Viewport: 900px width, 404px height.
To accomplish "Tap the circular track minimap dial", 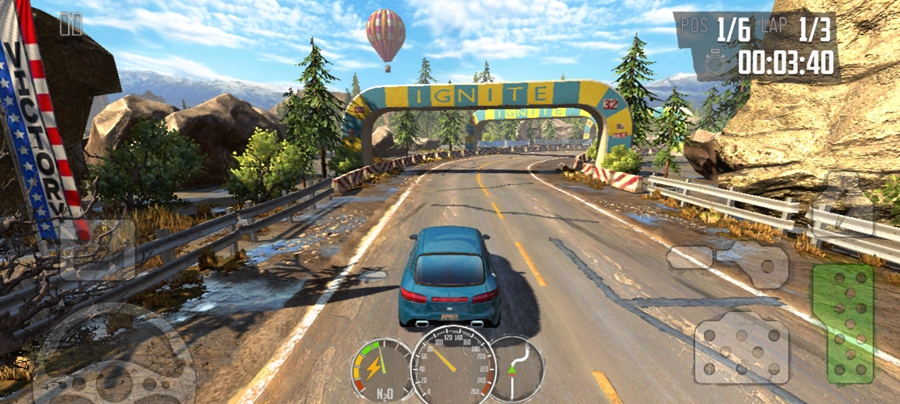I will pos(516,368).
